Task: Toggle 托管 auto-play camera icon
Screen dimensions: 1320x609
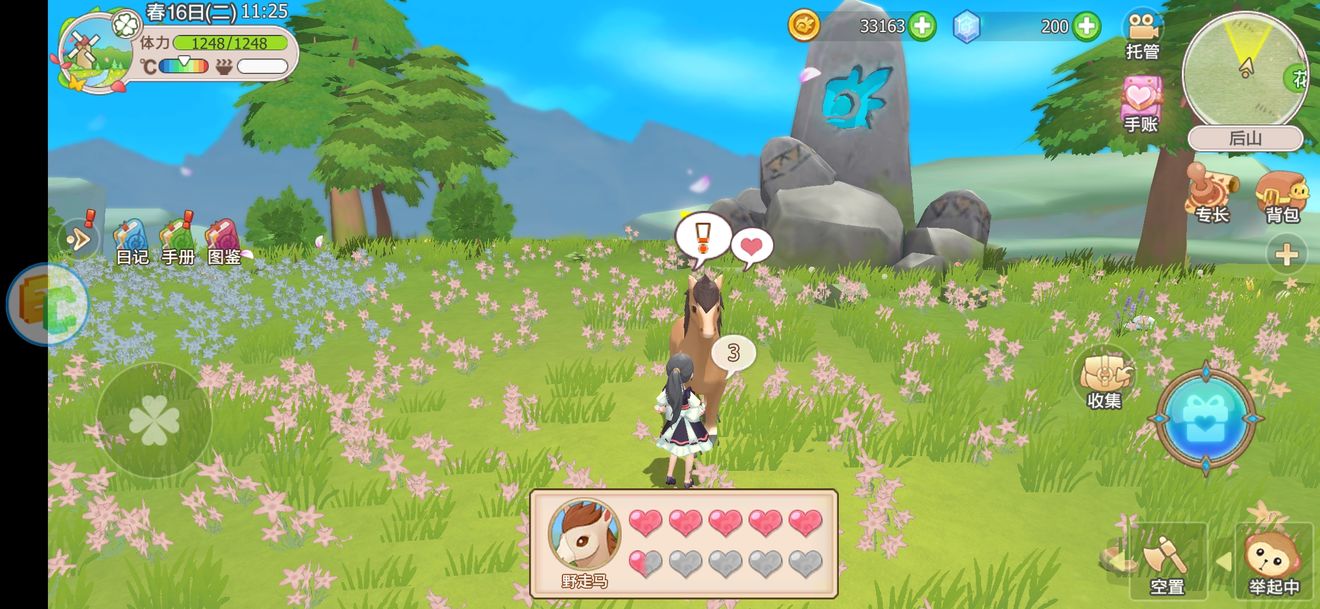Action: pos(1142,32)
